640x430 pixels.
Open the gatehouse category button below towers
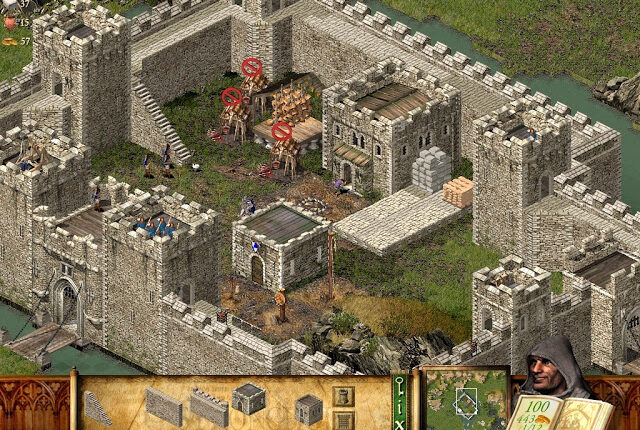[344, 421]
